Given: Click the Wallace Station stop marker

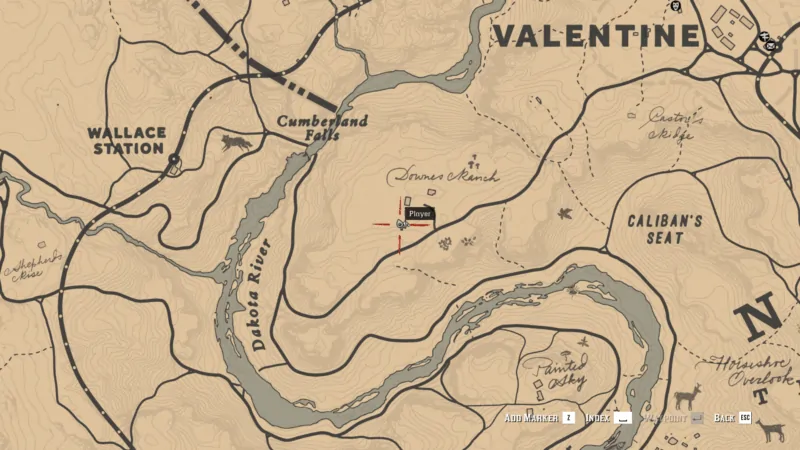Looking at the screenshot, I should pos(174,160).
